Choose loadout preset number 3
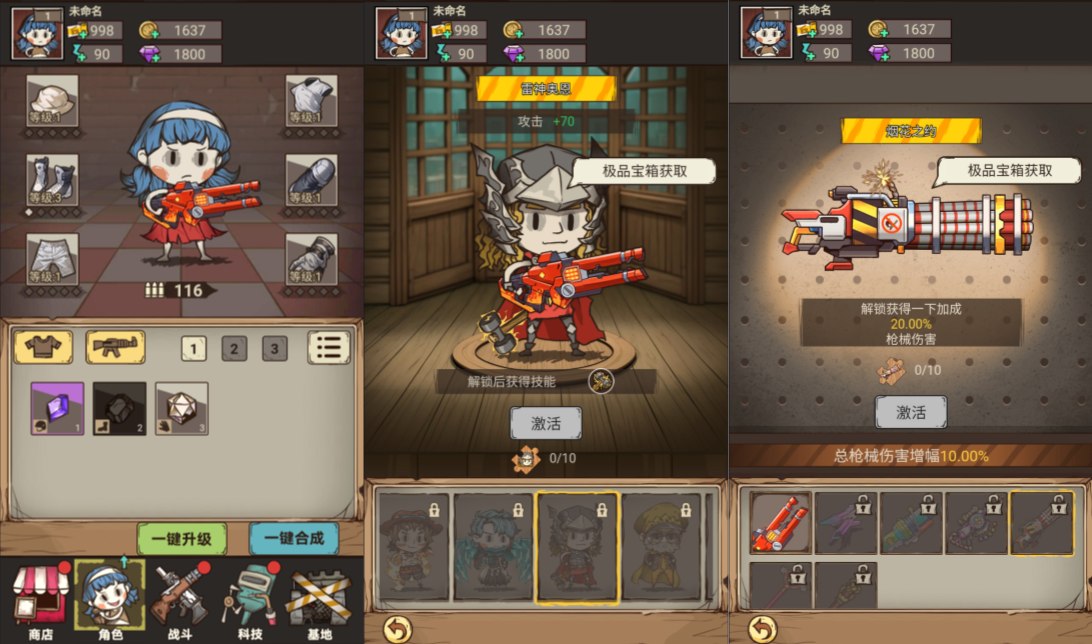Screen dimensions: 1092x644 (x=274, y=349)
